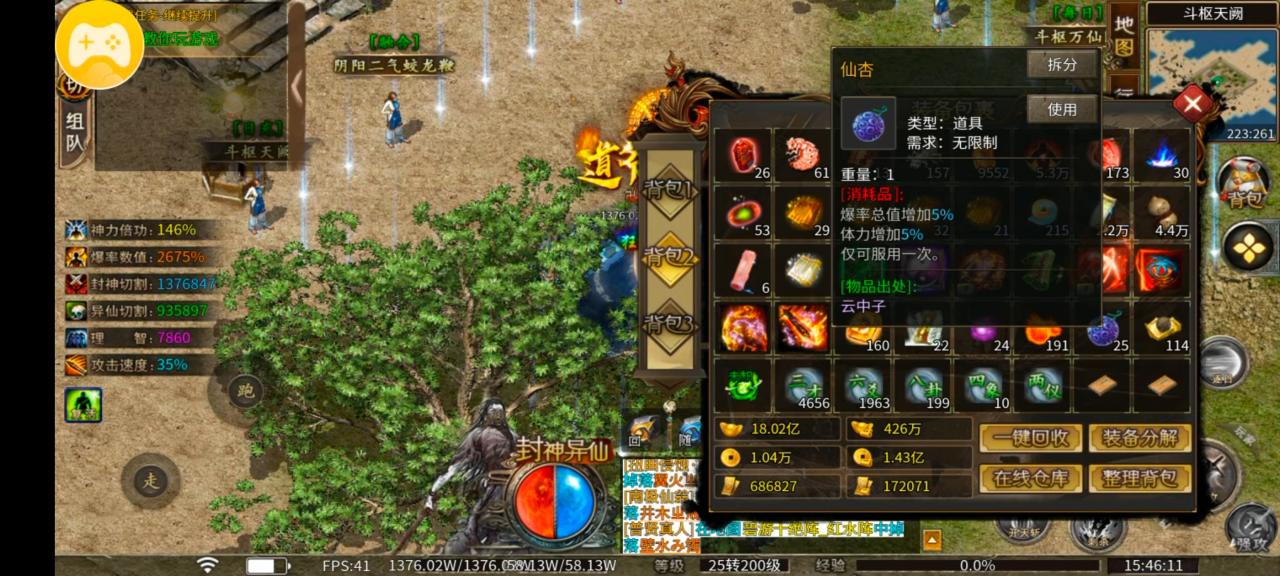Select the 四象 orb slot with 10
The image size is (1280, 576).
tap(984, 385)
